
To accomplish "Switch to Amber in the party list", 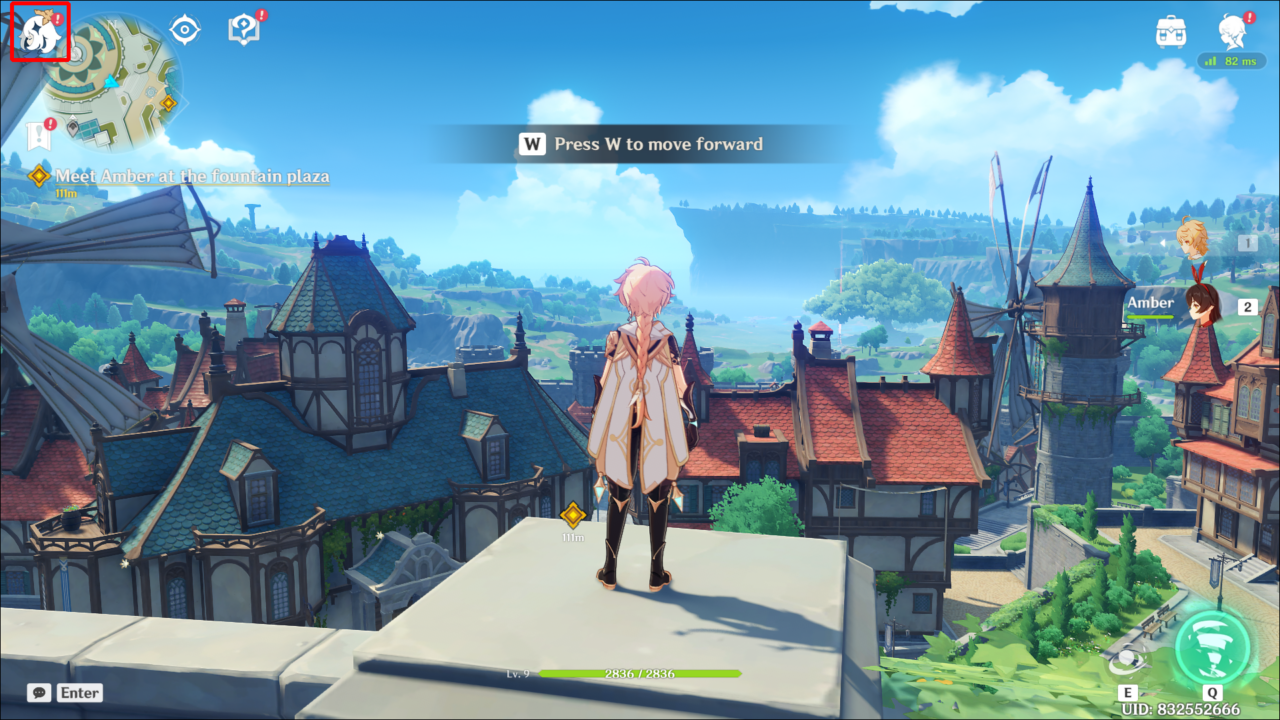I will pyautogui.click(x=1203, y=305).
